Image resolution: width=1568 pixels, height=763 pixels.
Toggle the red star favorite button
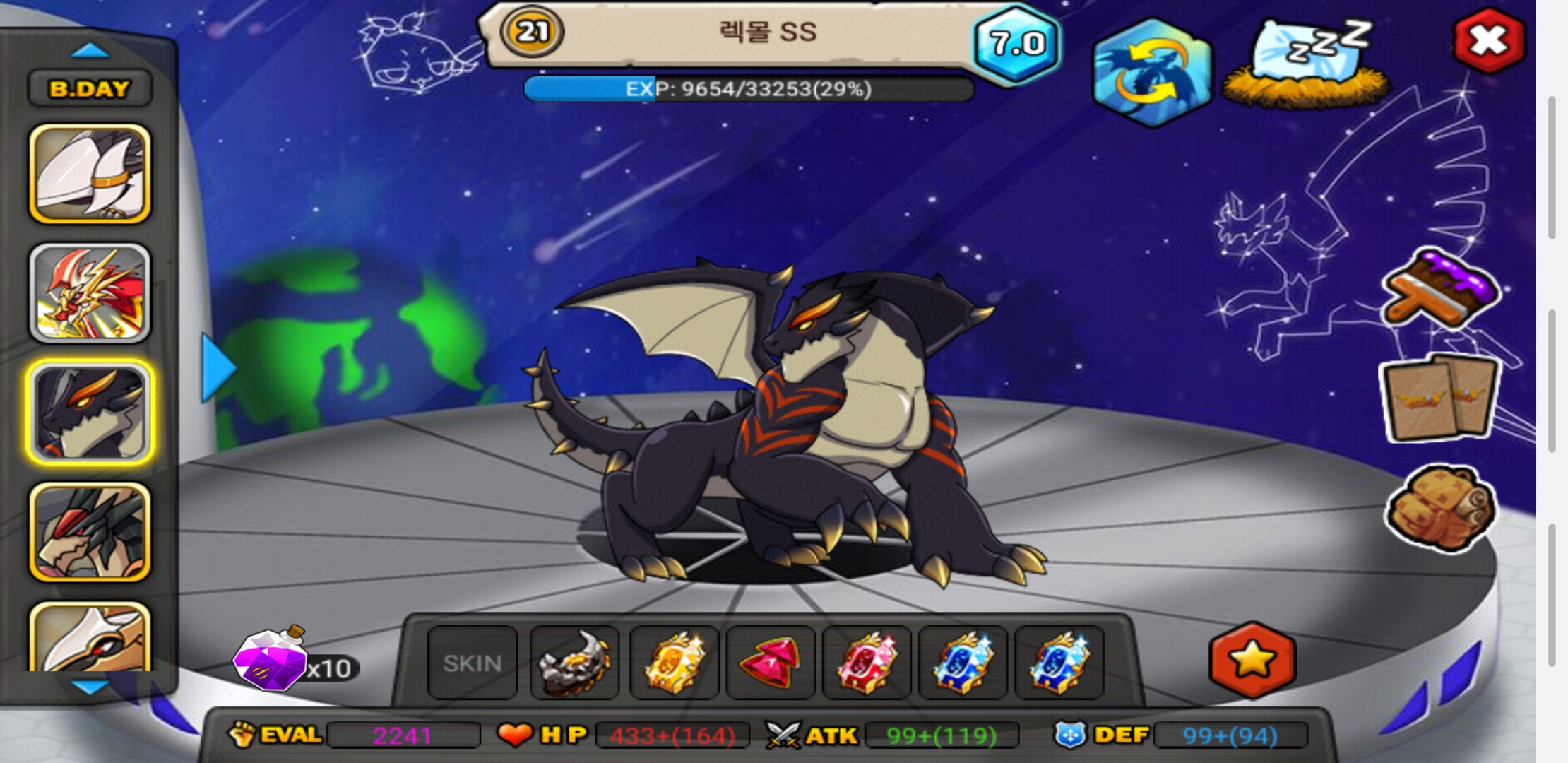coord(1252,660)
